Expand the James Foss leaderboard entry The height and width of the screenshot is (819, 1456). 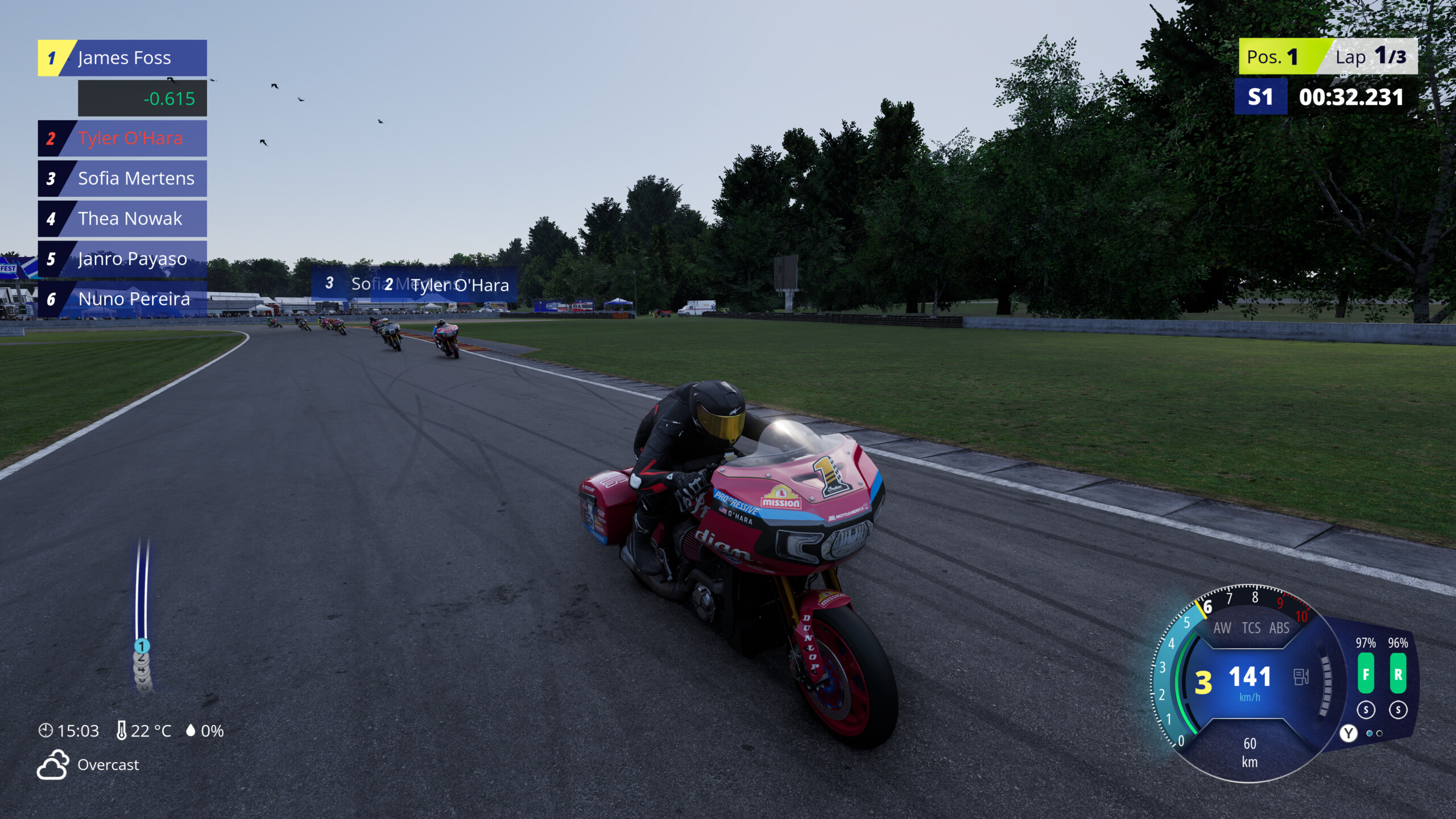tap(122, 57)
